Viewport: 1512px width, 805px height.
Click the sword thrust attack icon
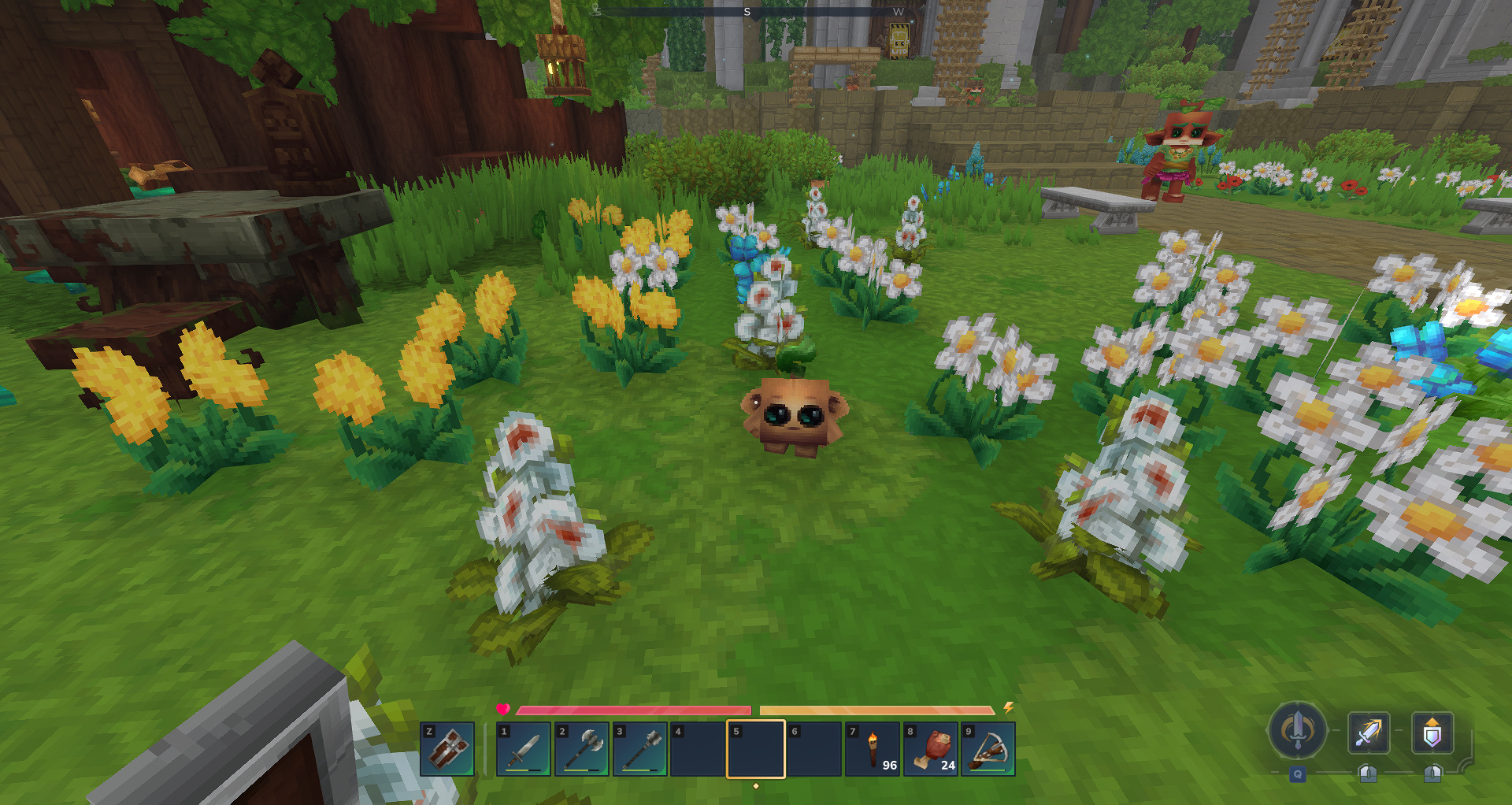(1369, 733)
